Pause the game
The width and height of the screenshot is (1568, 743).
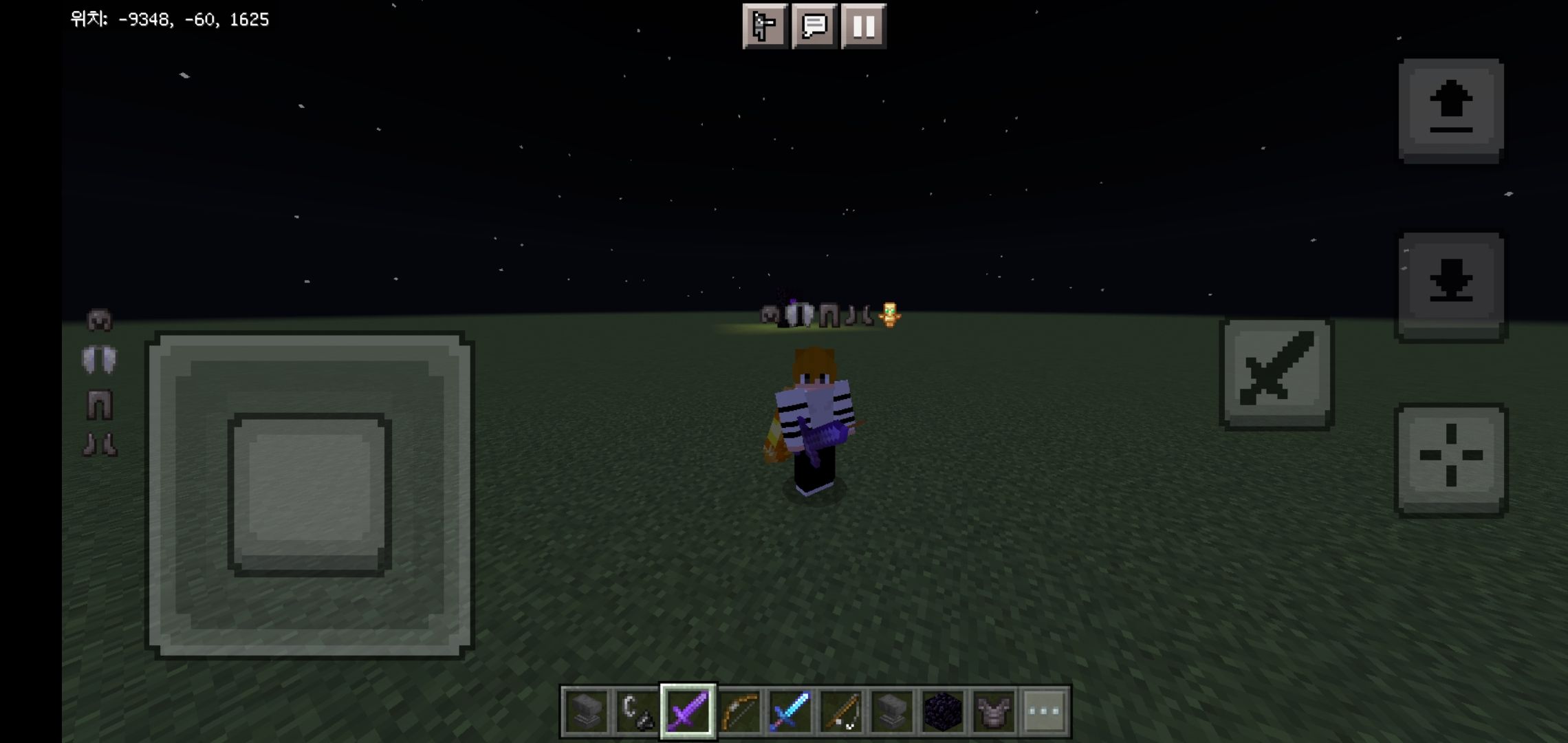(864, 26)
